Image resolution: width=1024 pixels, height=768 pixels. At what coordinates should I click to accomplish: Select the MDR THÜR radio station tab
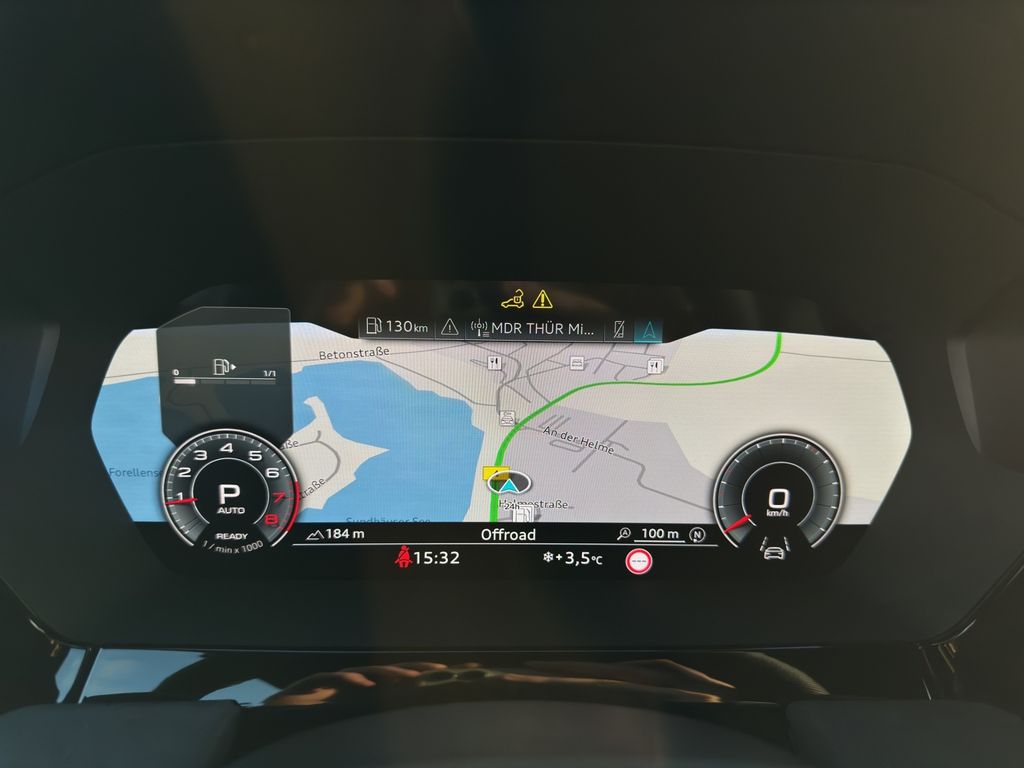pos(535,327)
